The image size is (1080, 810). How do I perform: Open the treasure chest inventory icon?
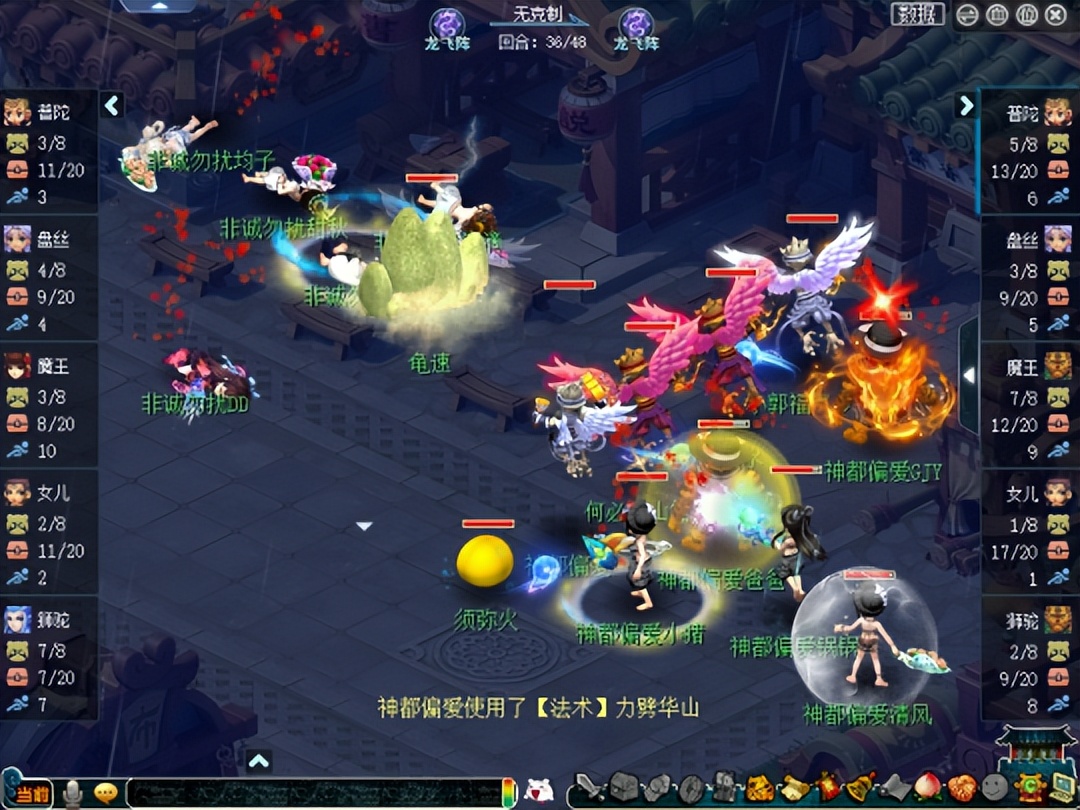[x=625, y=789]
